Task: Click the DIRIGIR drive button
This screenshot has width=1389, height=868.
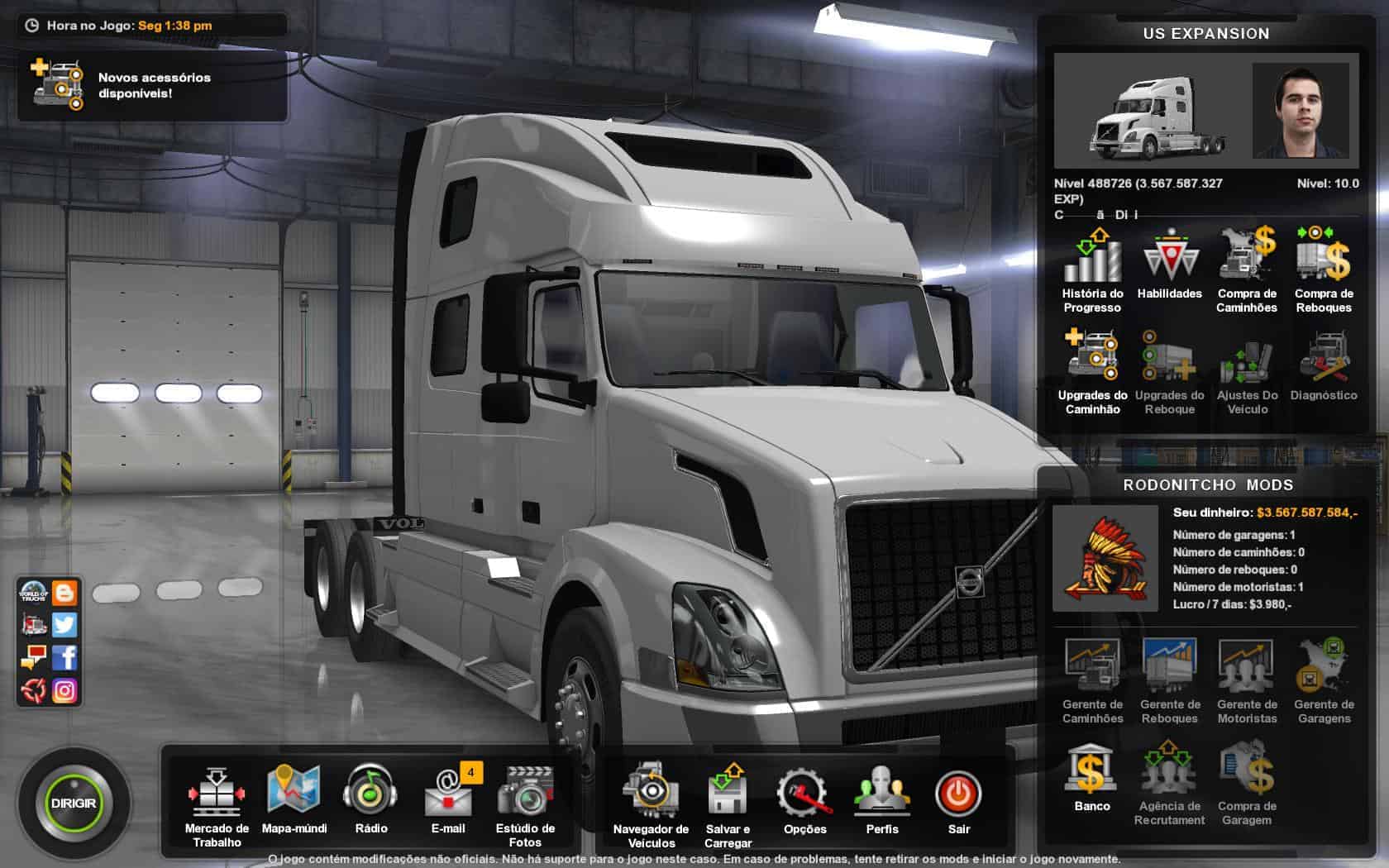Action: pyautogui.click(x=74, y=803)
